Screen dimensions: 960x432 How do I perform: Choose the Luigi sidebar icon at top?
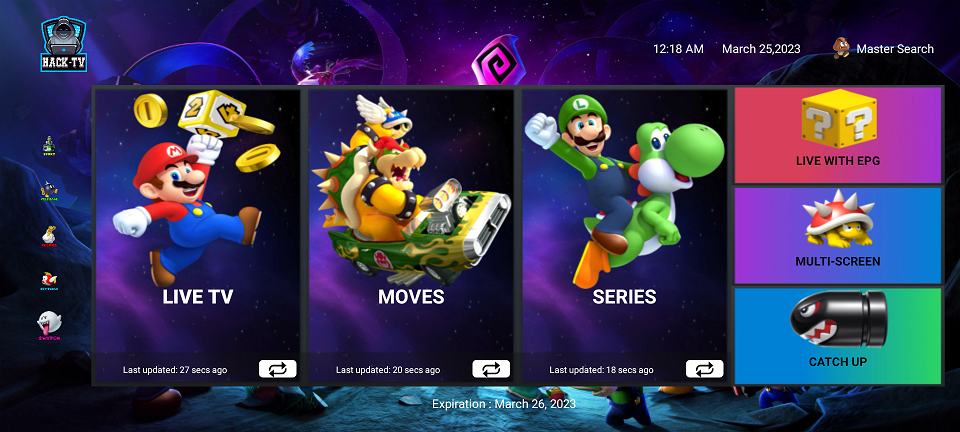pyautogui.click(x=48, y=146)
